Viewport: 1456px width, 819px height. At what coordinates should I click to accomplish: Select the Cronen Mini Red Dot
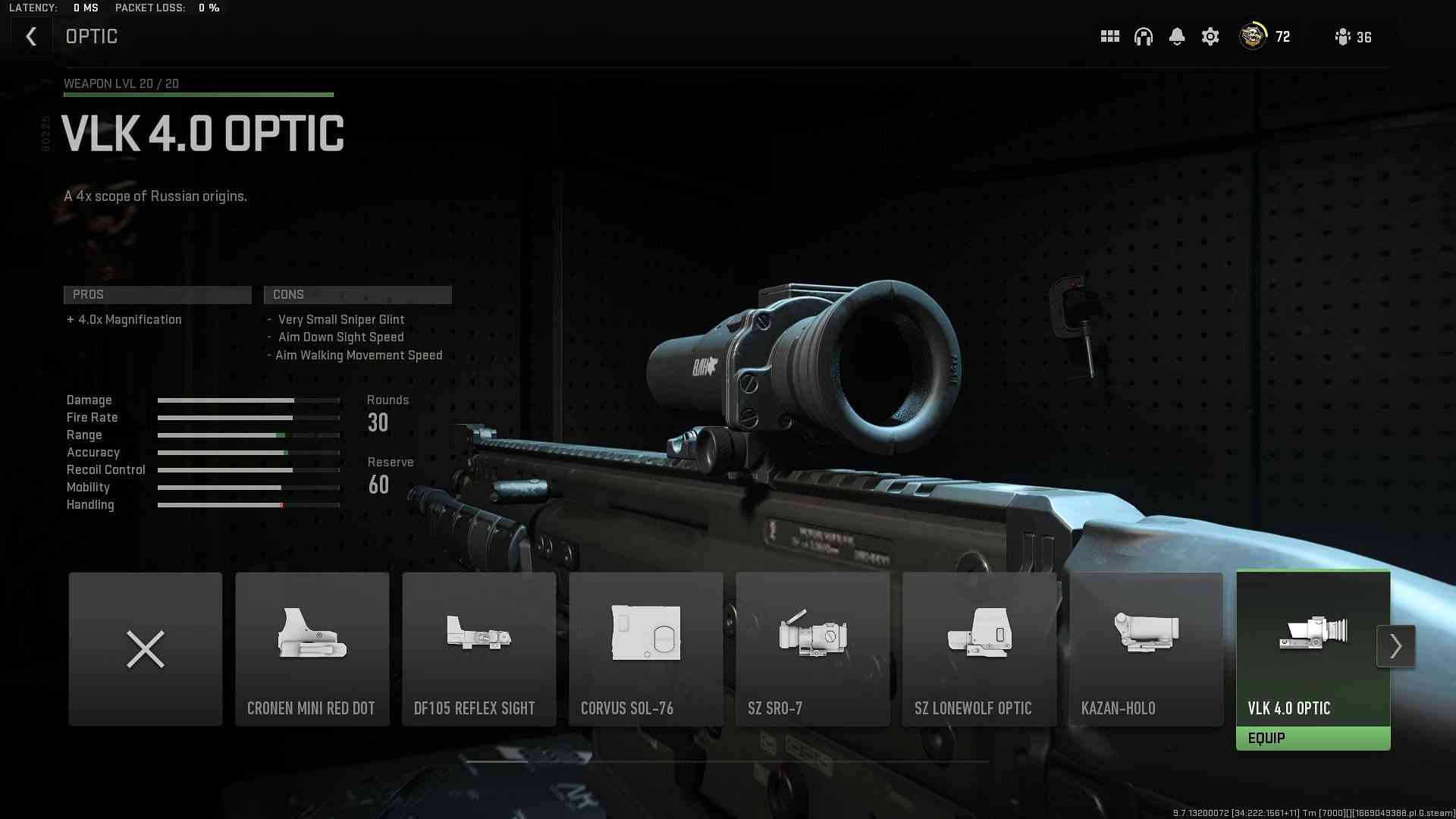point(312,649)
